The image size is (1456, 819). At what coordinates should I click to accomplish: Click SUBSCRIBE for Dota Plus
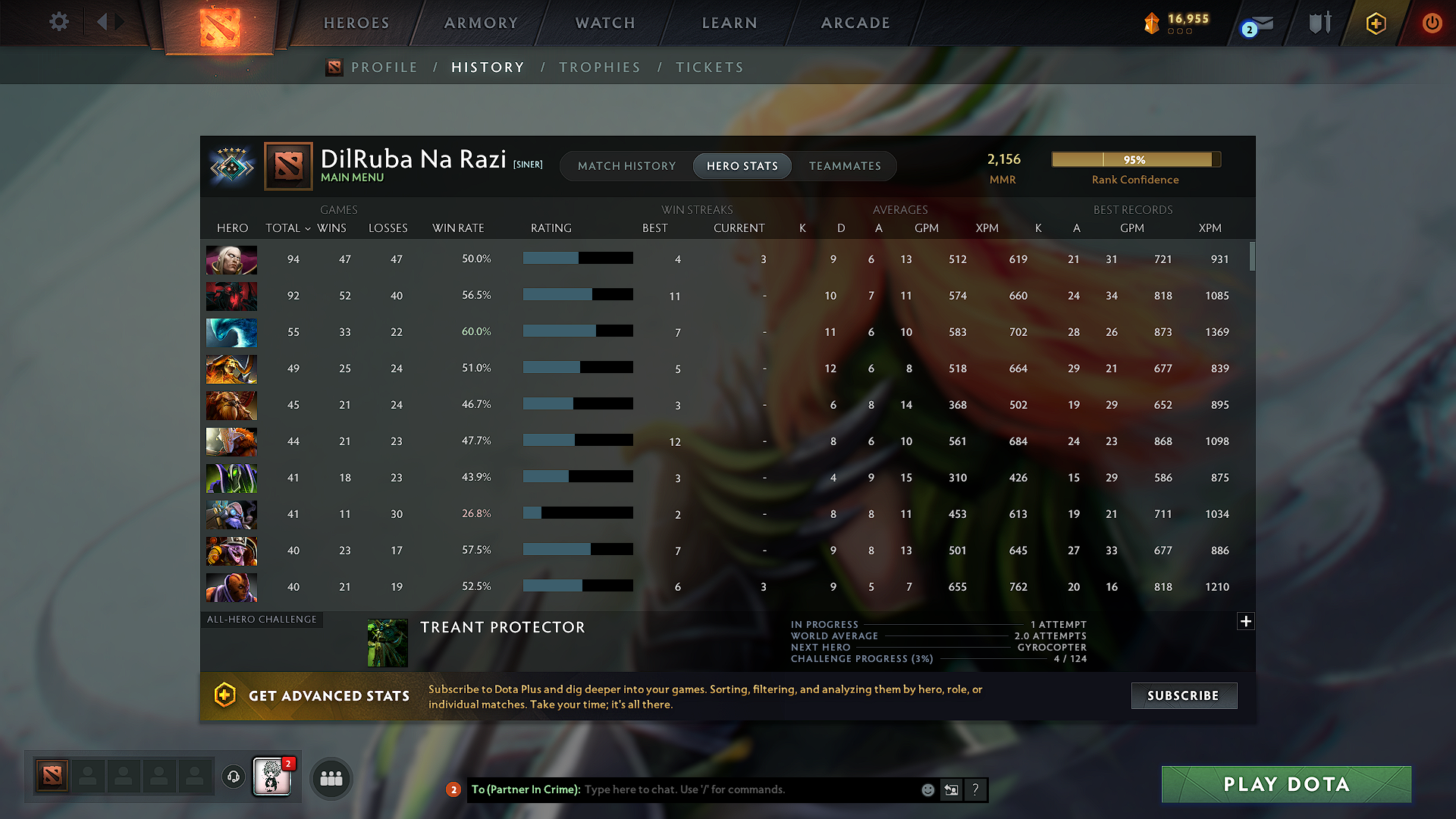pyautogui.click(x=1183, y=695)
